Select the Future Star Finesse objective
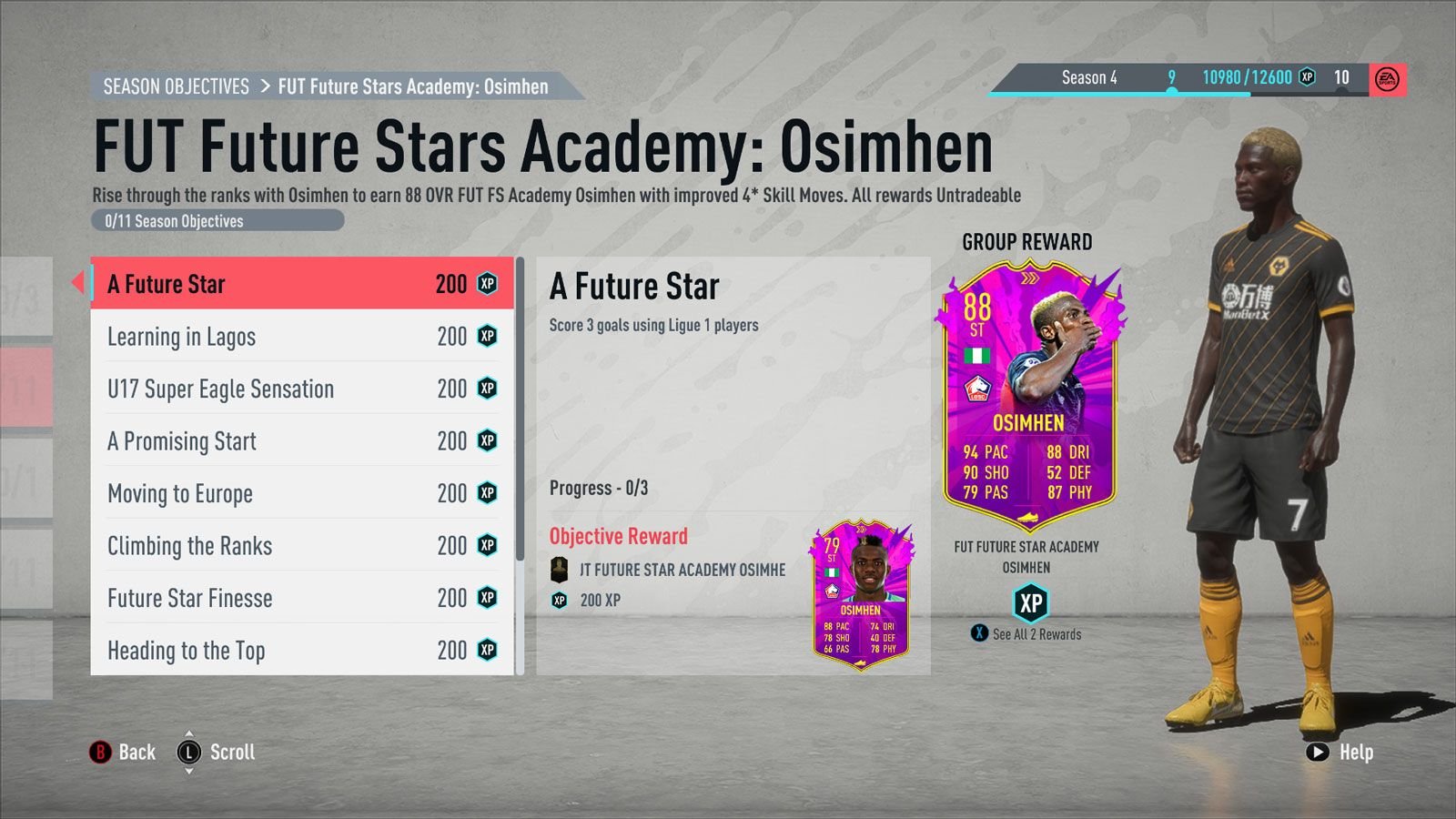Viewport: 1456px width, 819px height. (301, 599)
